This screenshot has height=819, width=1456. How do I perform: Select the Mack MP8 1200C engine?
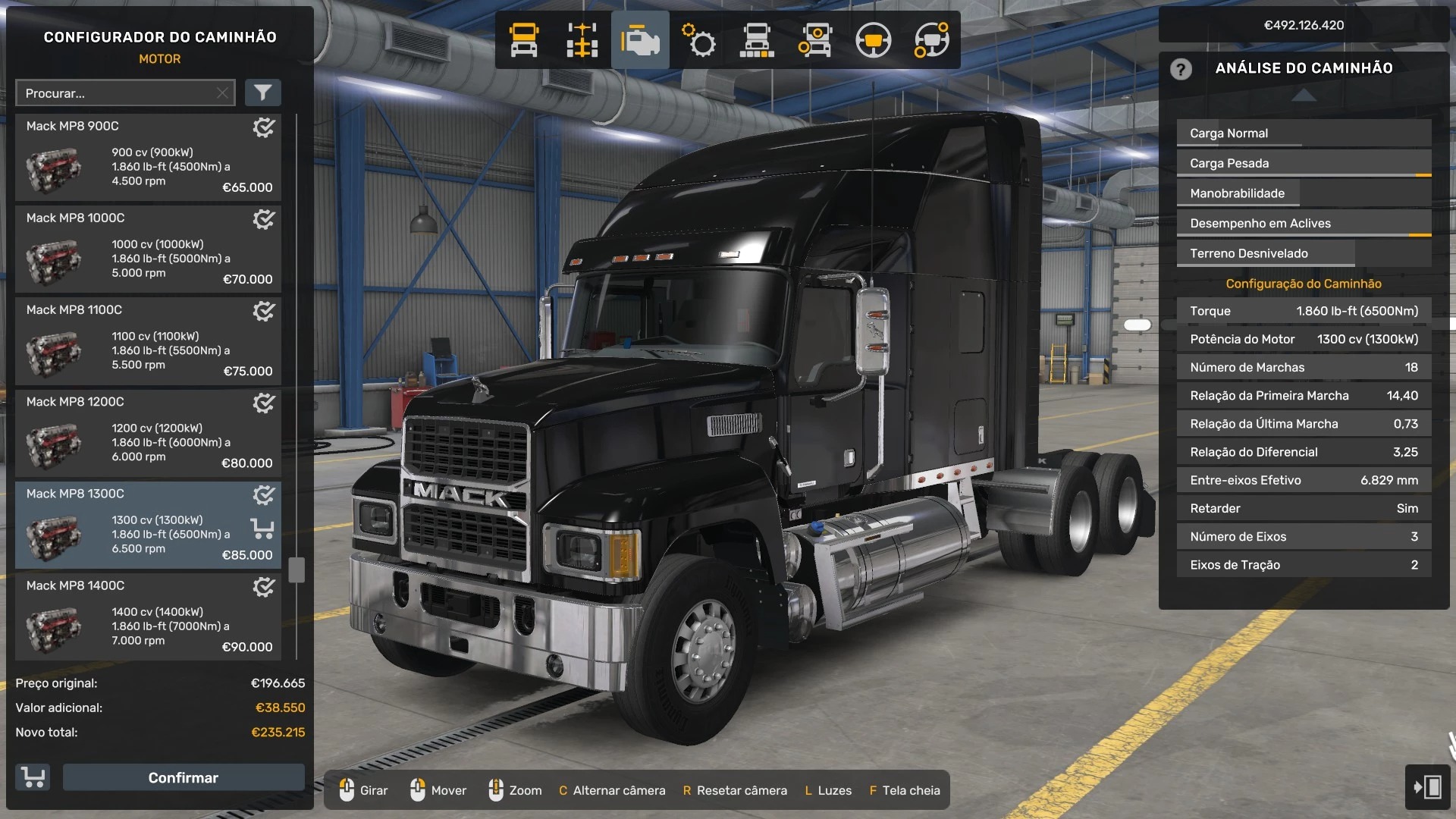coord(148,433)
